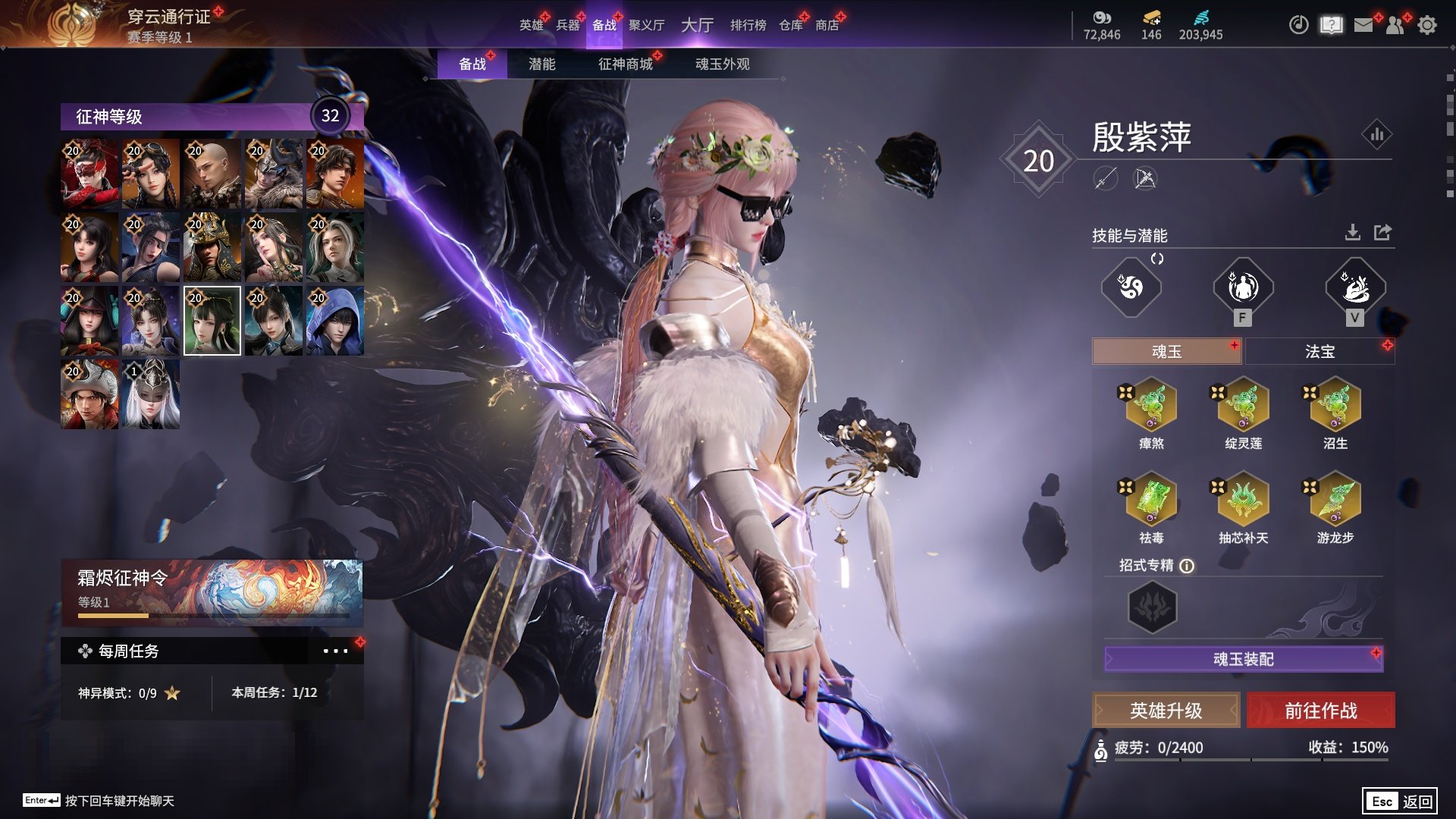1456x819 pixels.
Task: Open the 霜烬征神令 banner
Action: 212,591
